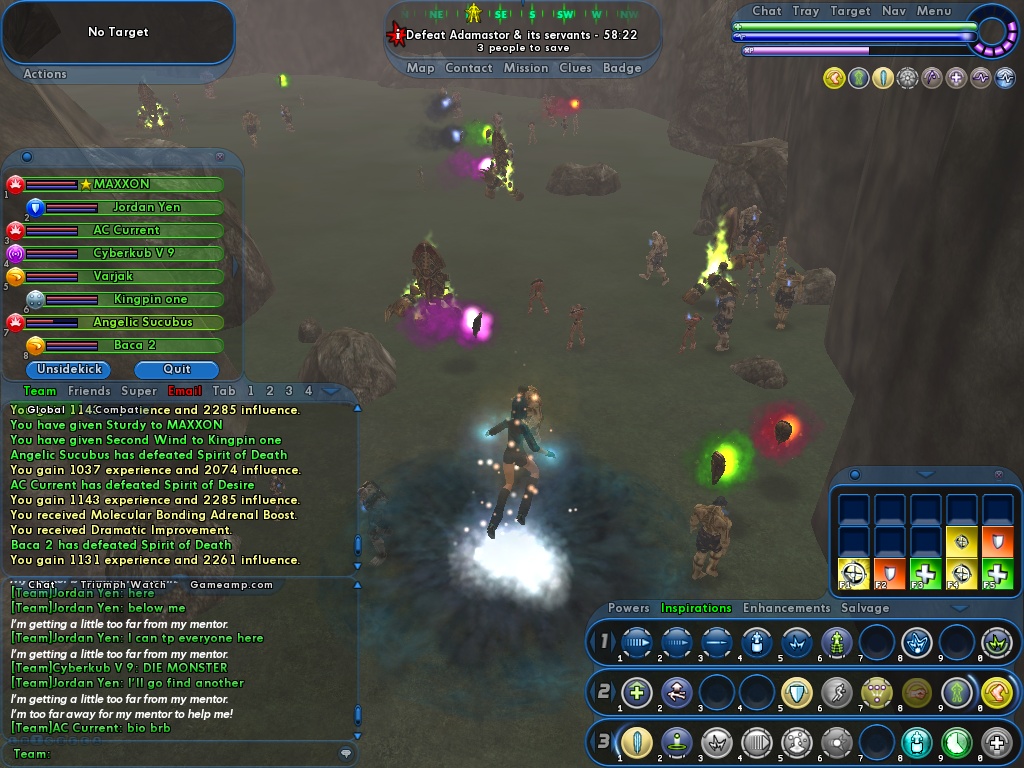Switch to the Friends tab
The height and width of the screenshot is (768, 1024).
89,391
